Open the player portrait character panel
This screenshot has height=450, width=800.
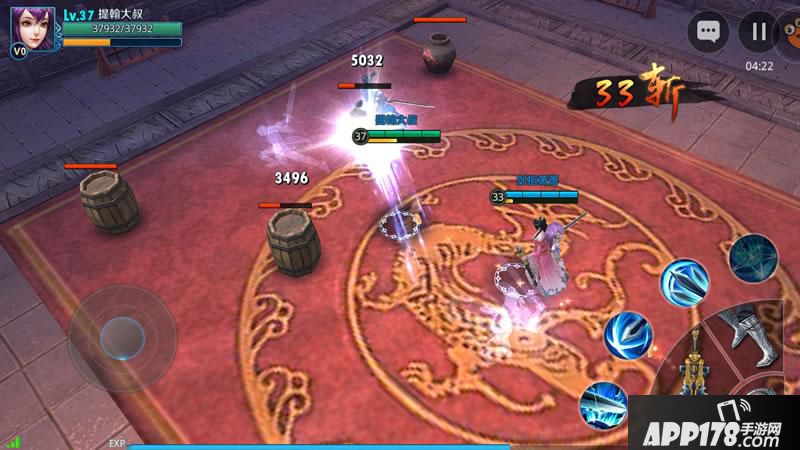coord(33,28)
